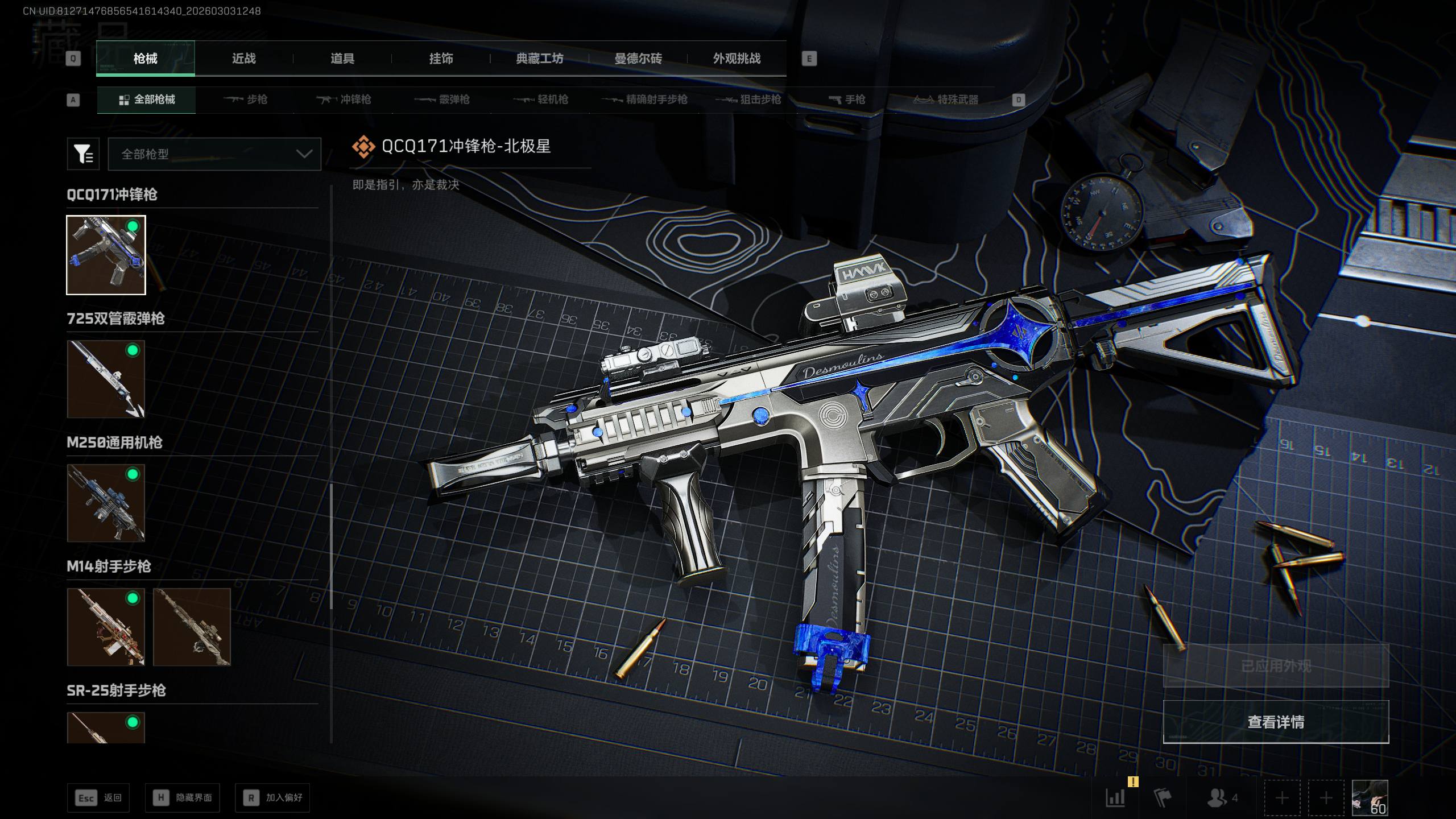
Task: Switch to the 曼德尔砖 tab
Action: click(x=638, y=59)
